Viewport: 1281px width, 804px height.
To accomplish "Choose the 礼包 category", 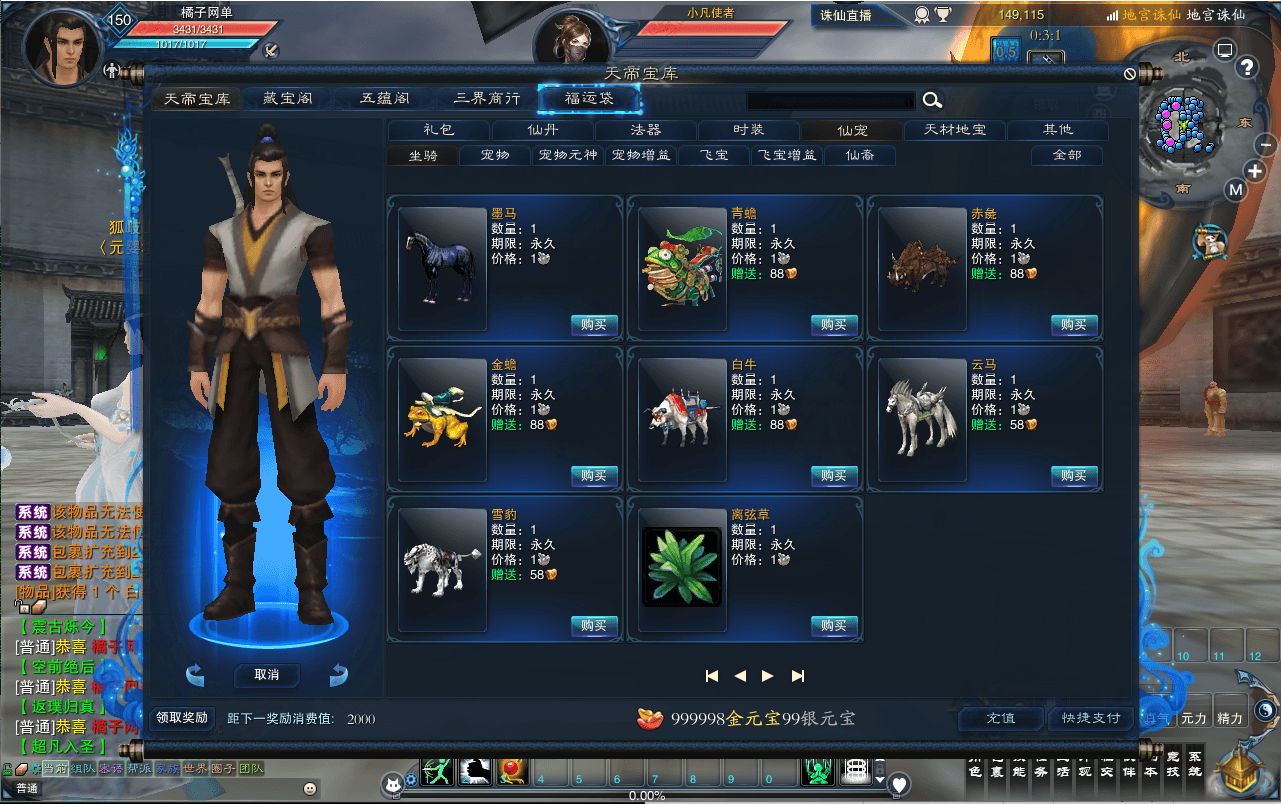I will [439, 130].
